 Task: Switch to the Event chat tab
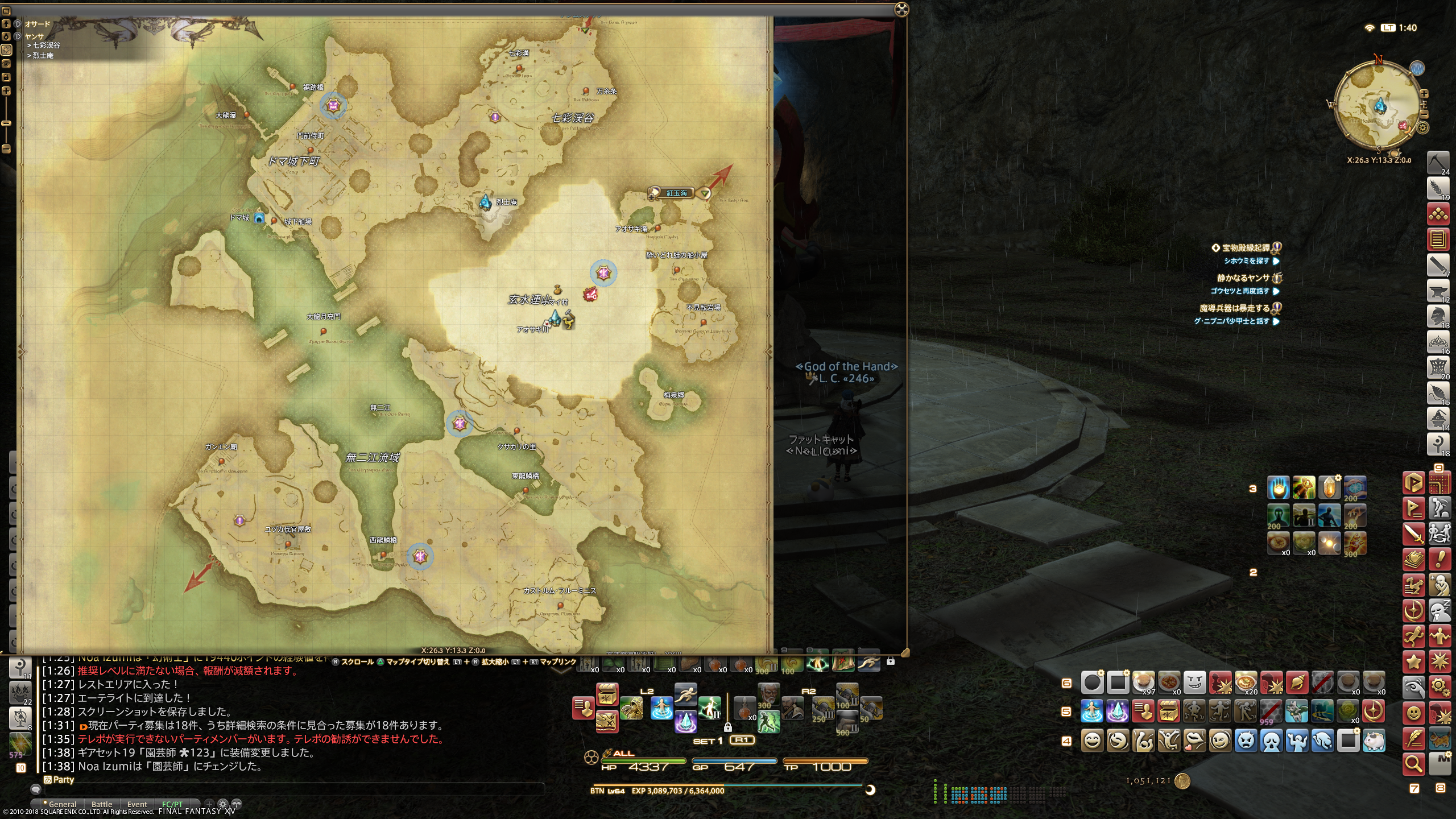(137, 804)
